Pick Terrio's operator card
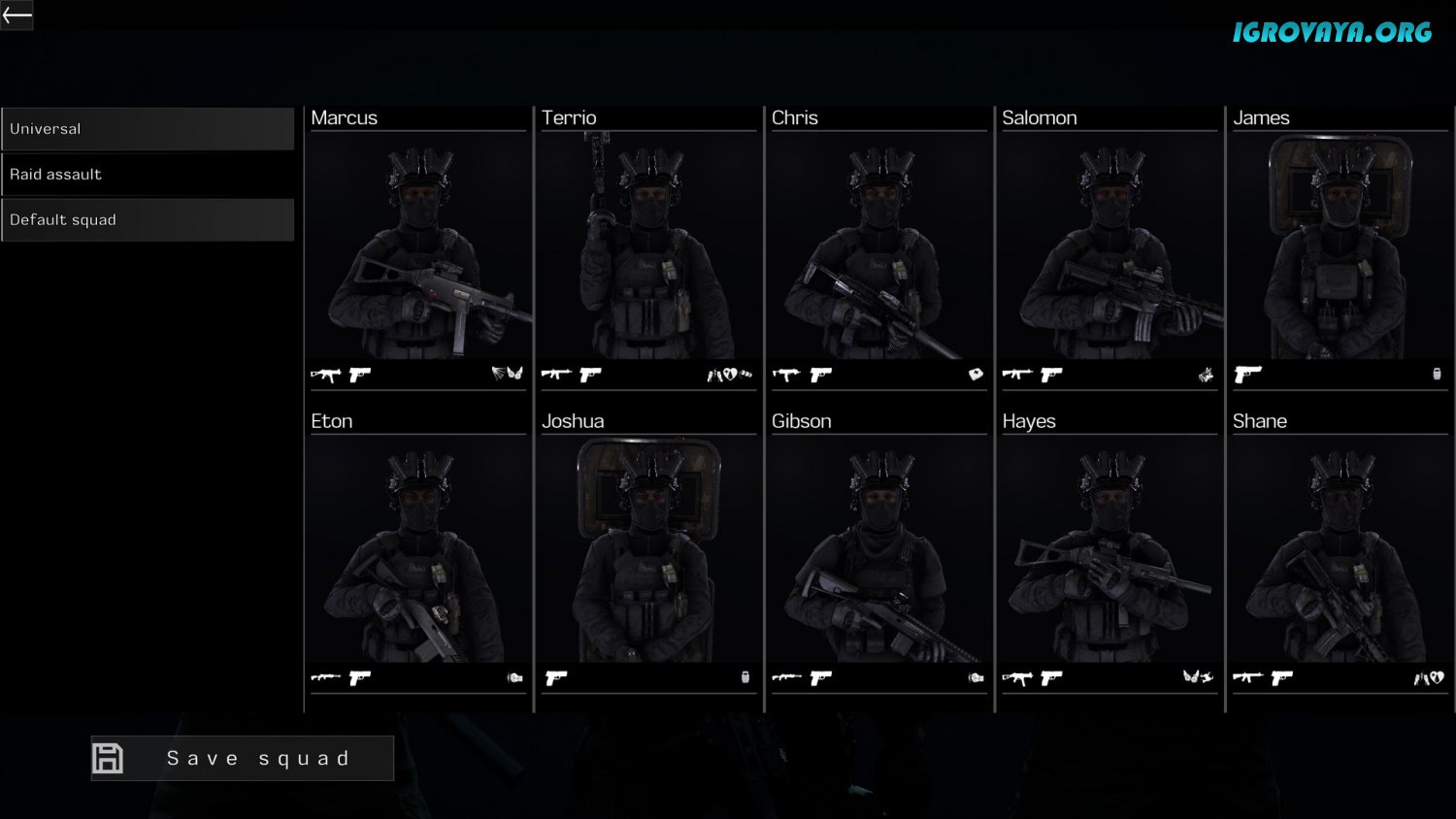 coord(648,247)
